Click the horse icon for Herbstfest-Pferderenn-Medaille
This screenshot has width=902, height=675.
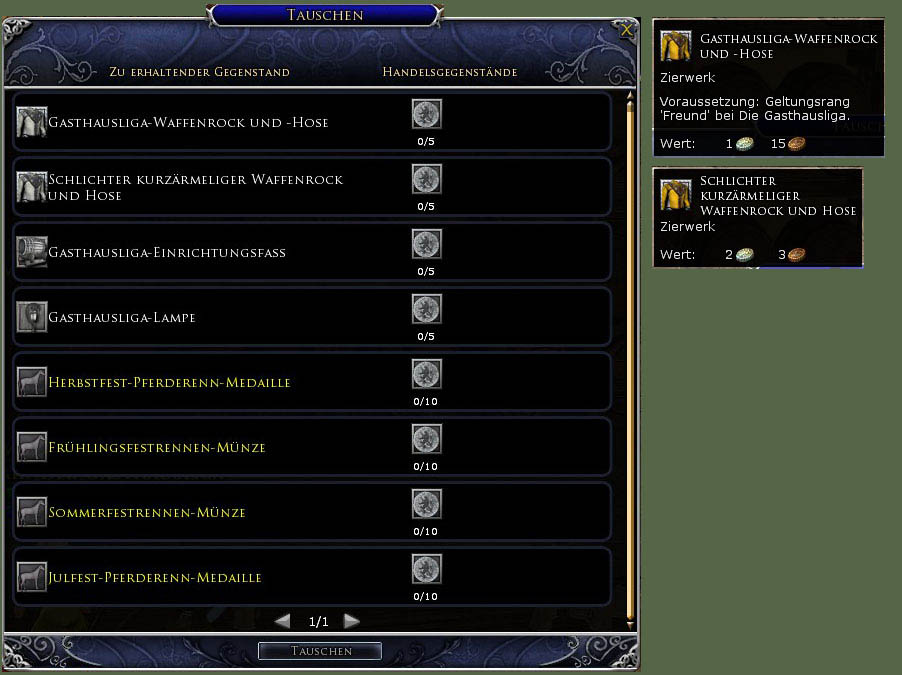32,382
